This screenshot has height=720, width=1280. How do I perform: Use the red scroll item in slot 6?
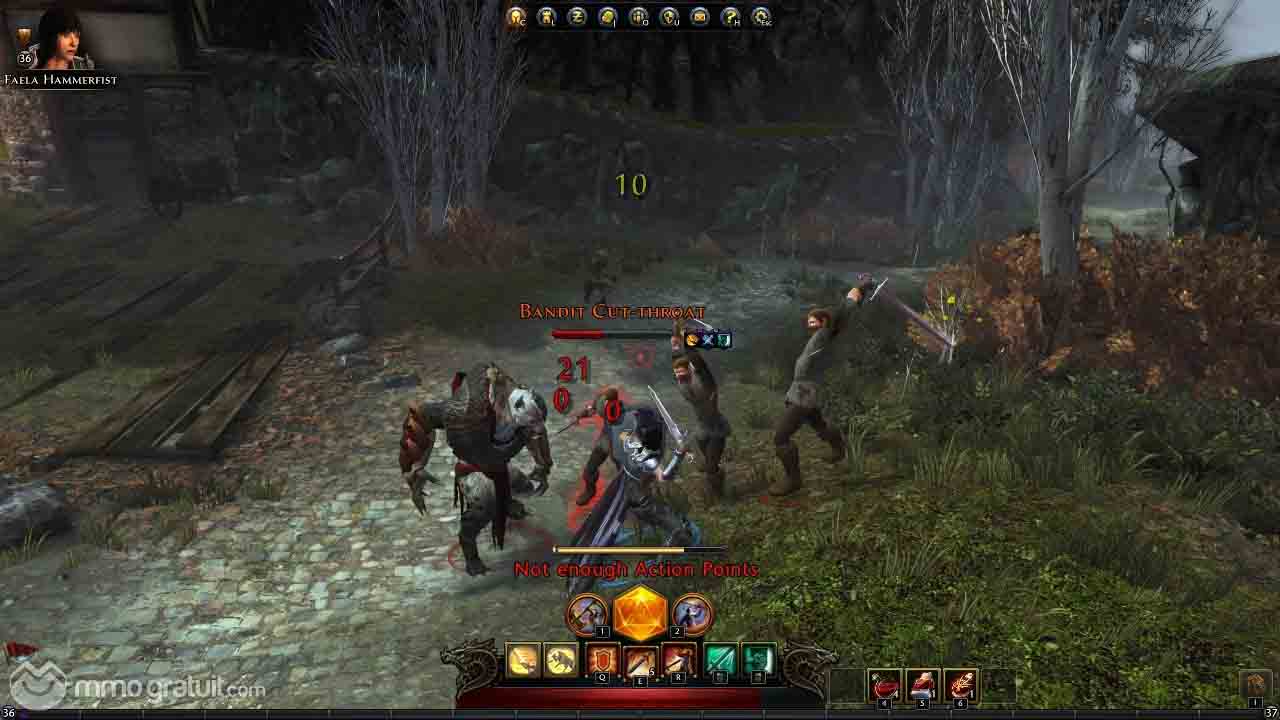click(x=961, y=686)
